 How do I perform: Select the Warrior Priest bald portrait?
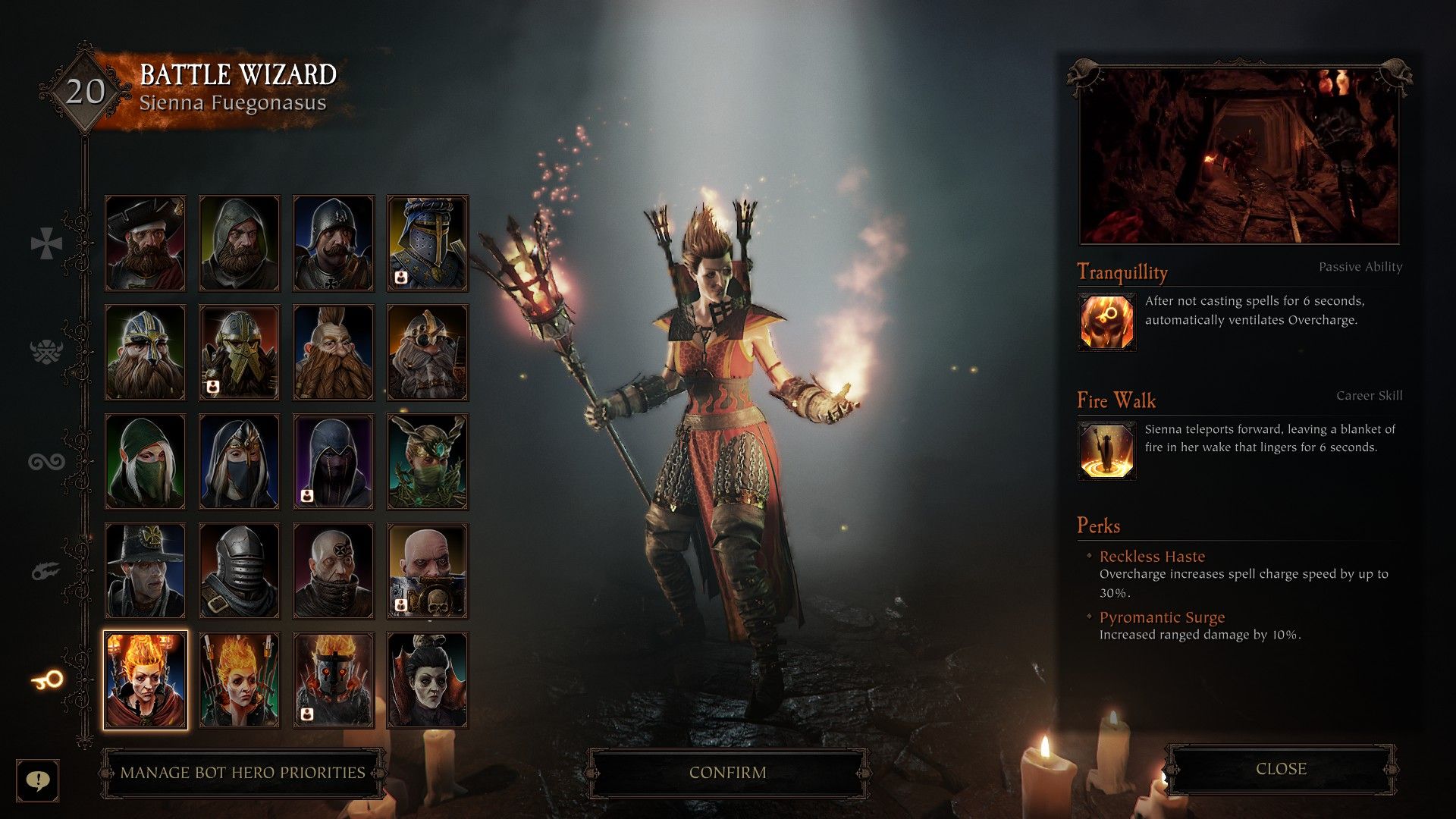point(428,571)
